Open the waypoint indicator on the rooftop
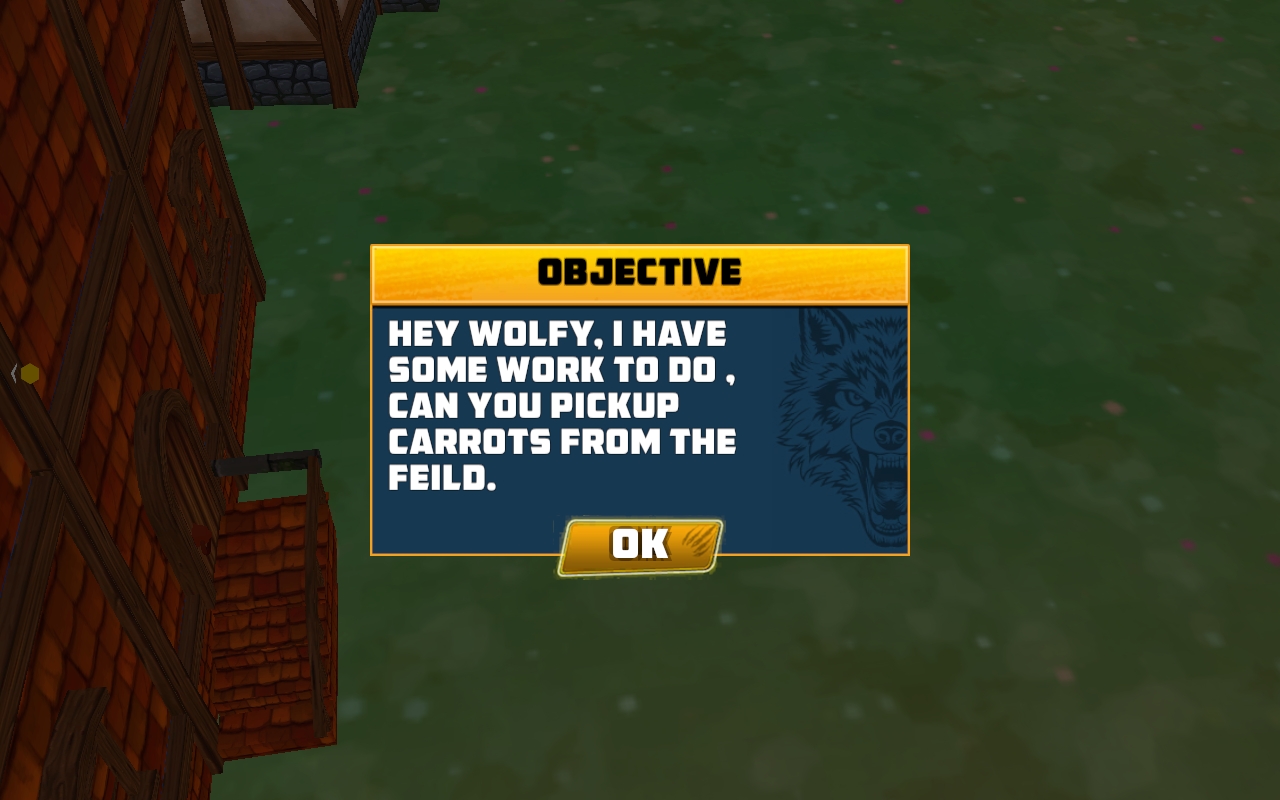 click(x=30, y=374)
